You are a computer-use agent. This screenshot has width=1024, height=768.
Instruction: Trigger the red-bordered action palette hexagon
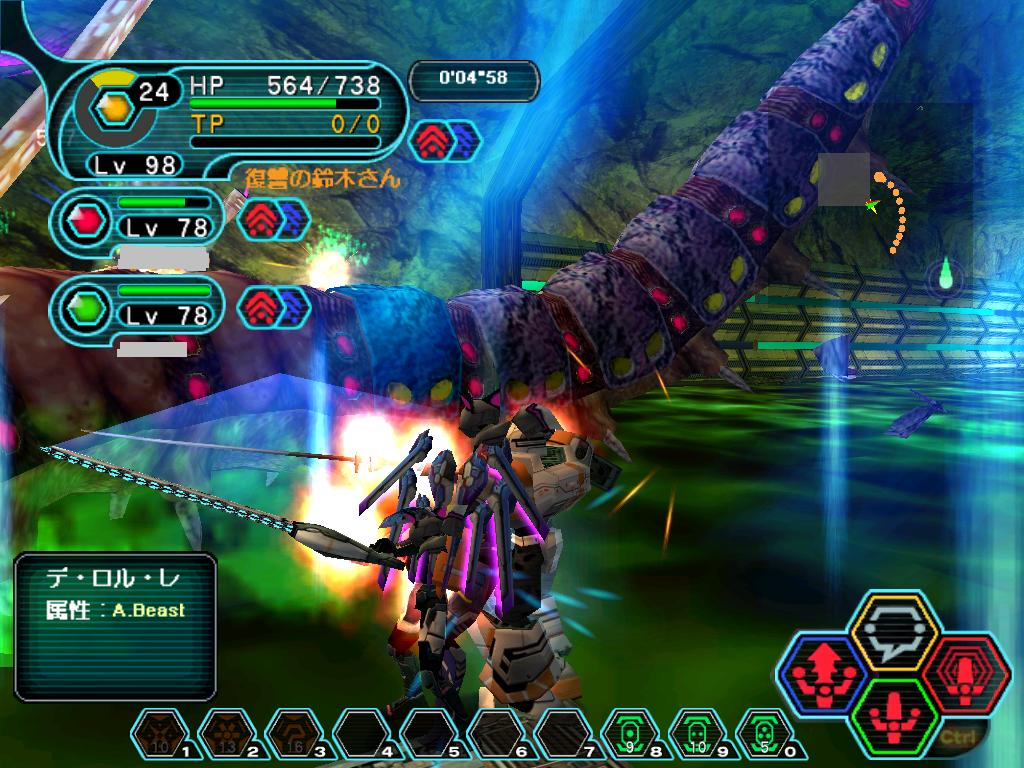click(x=962, y=672)
